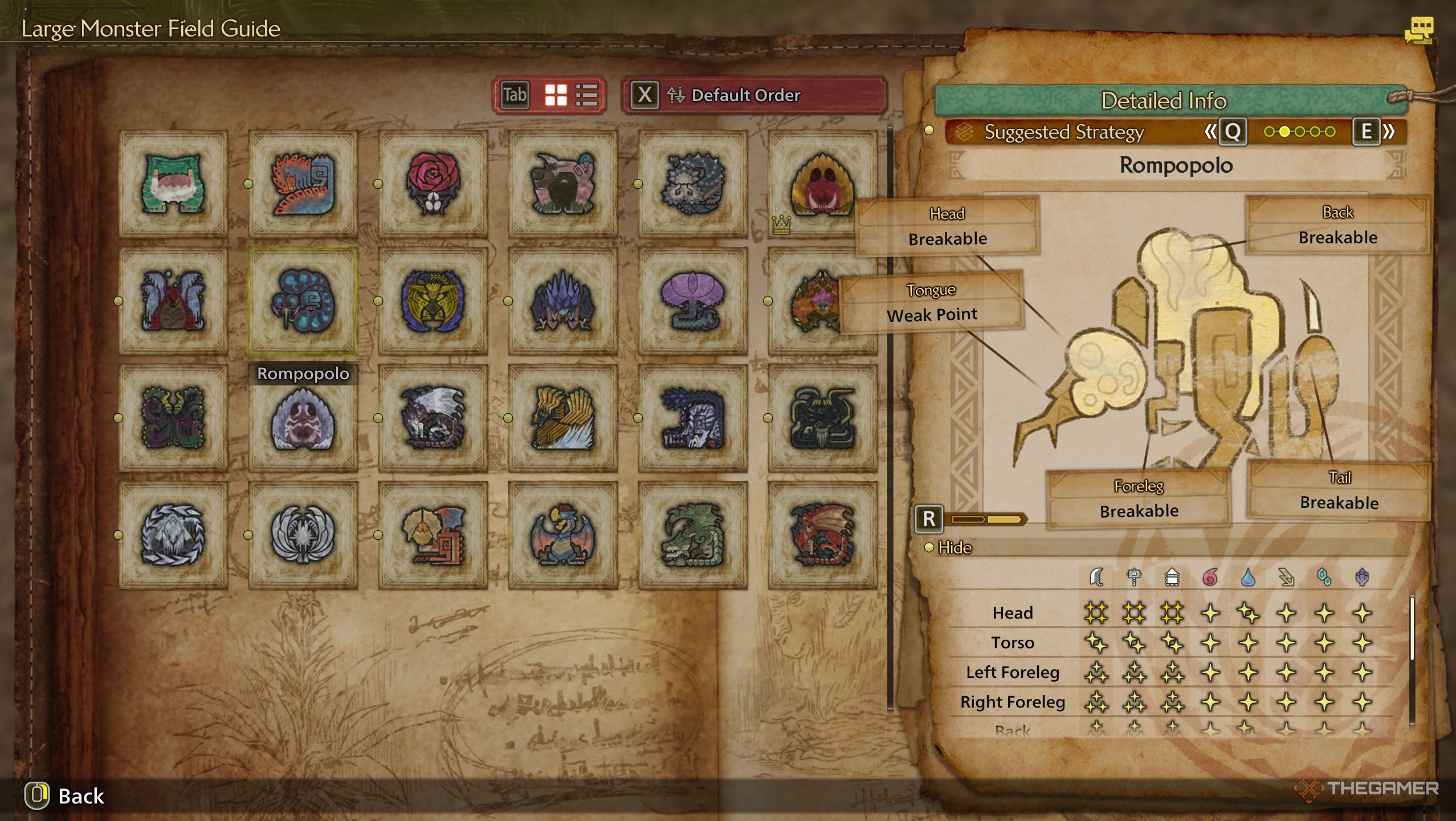Open the purple flower monster entry
Viewport: 1456px width, 821px height.
coord(692,301)
